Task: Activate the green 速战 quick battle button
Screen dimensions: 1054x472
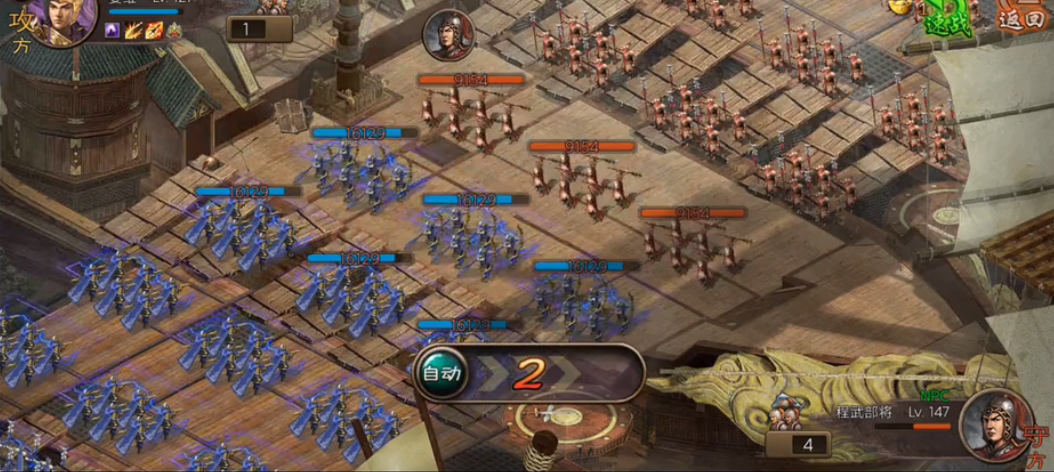Action: tap(945, 17)
